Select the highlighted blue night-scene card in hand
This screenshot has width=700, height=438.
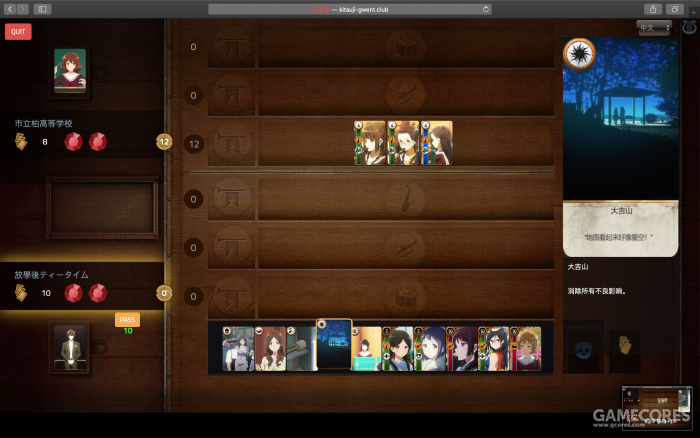pos(334,346)
